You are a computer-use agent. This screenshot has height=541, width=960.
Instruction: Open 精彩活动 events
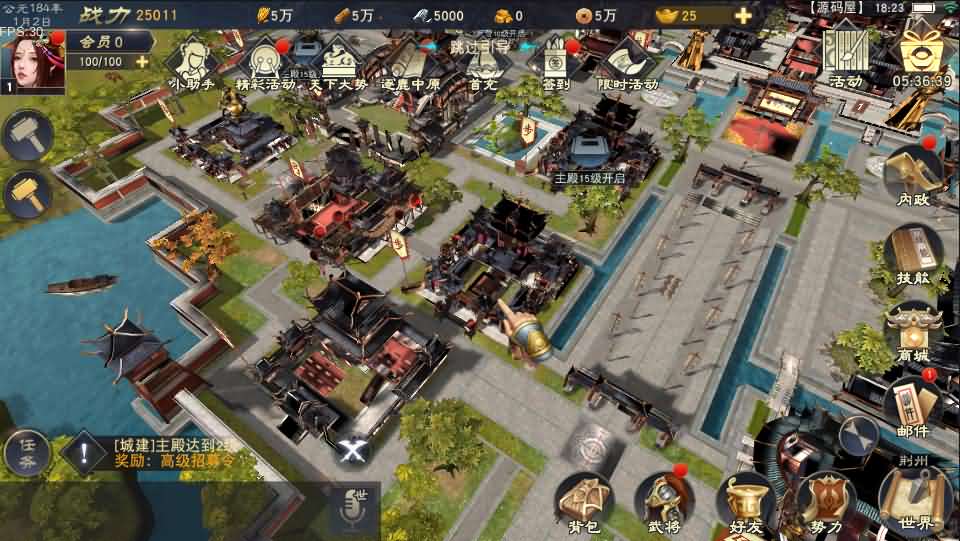tap(265, 62)
